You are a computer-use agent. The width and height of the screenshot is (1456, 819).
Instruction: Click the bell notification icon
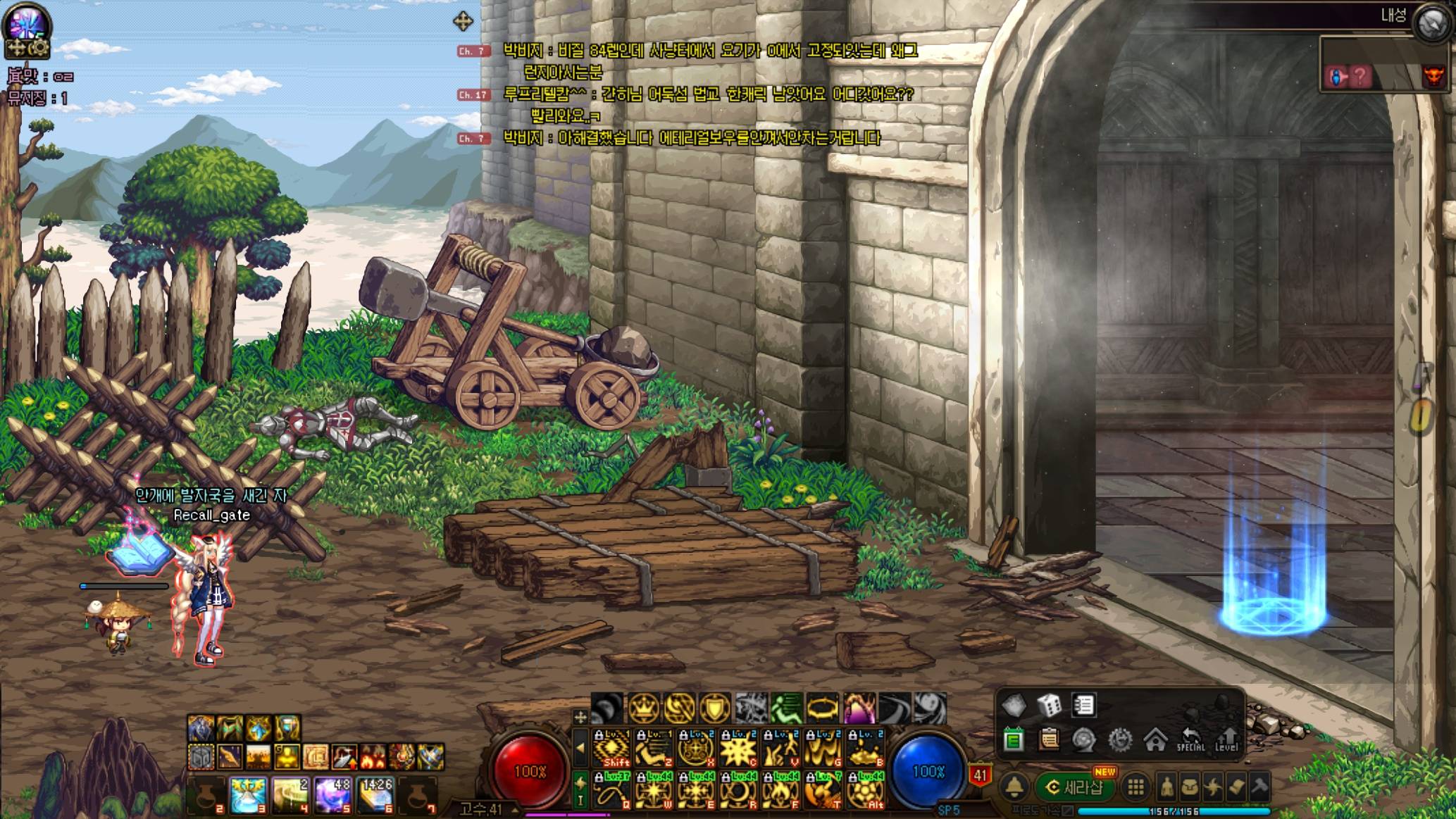(1014, 787)
